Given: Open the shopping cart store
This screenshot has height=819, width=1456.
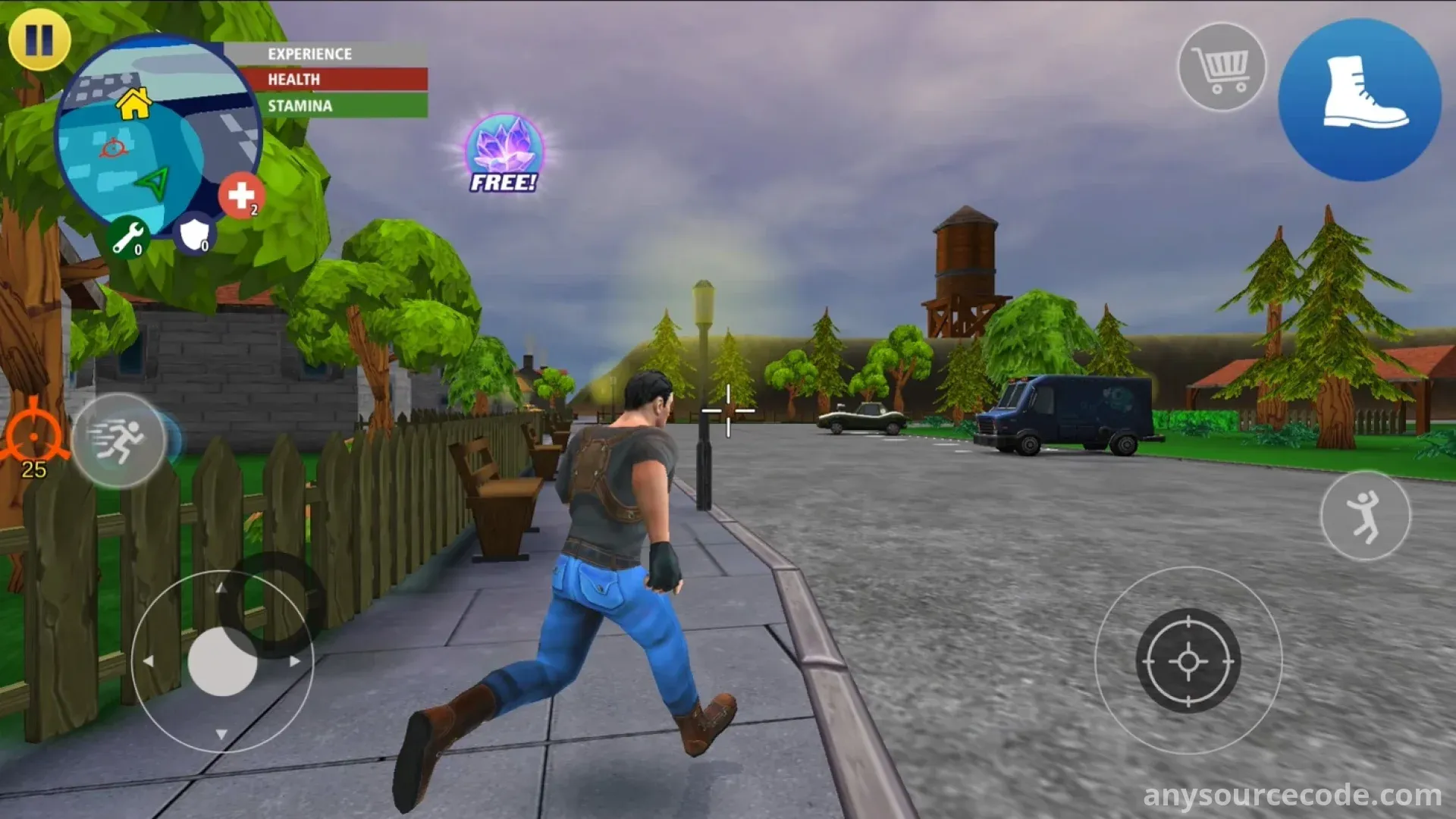Looking at the screenshot, I should tap(1221, 68).
